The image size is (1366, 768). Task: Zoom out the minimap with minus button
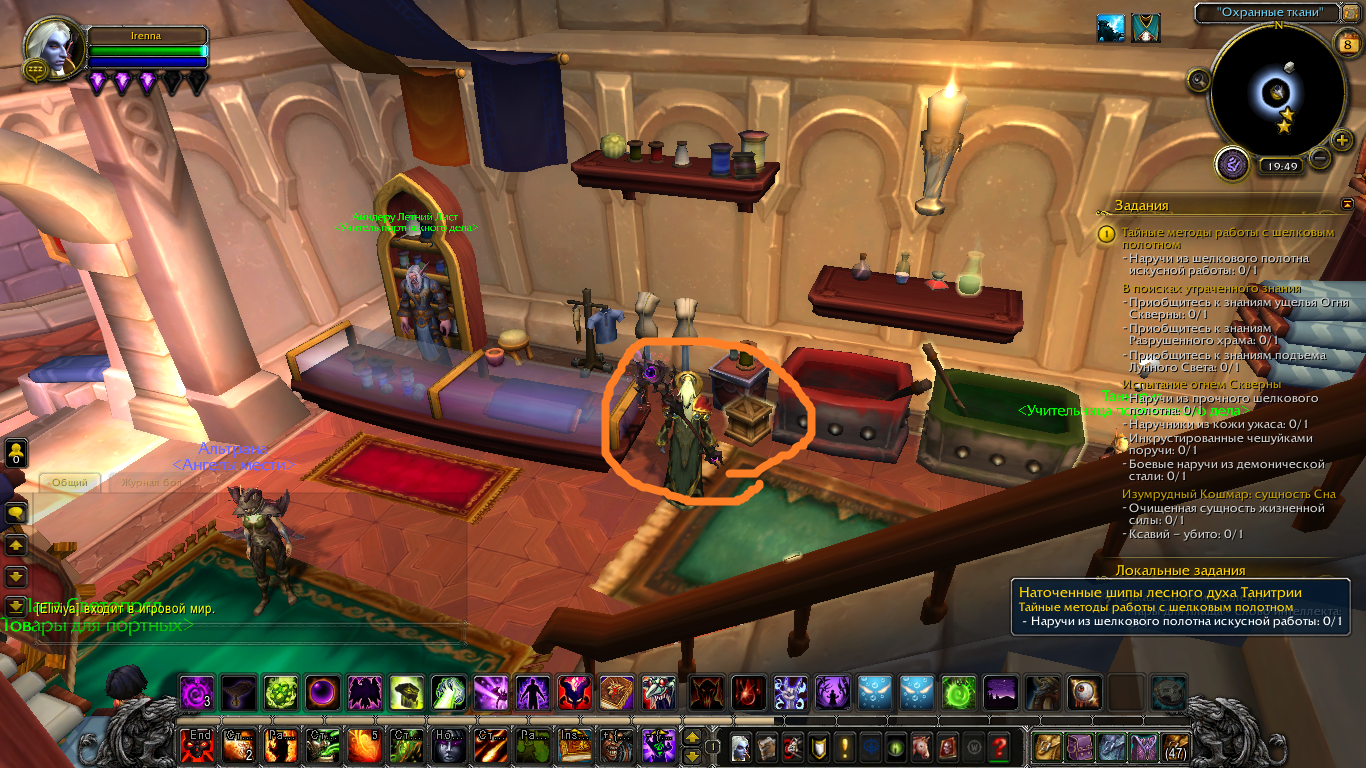click(1321, 157)
